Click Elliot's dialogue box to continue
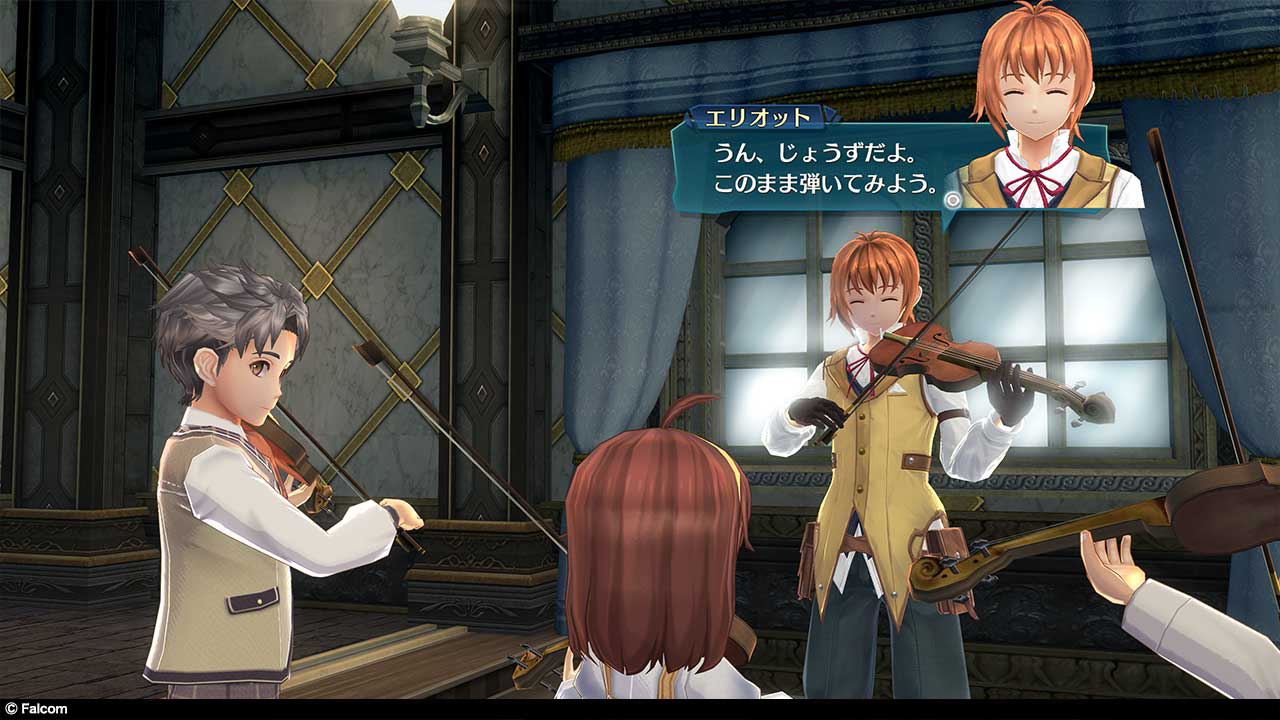The height and width of the screenshot is (720, 1280). [810, 170]
